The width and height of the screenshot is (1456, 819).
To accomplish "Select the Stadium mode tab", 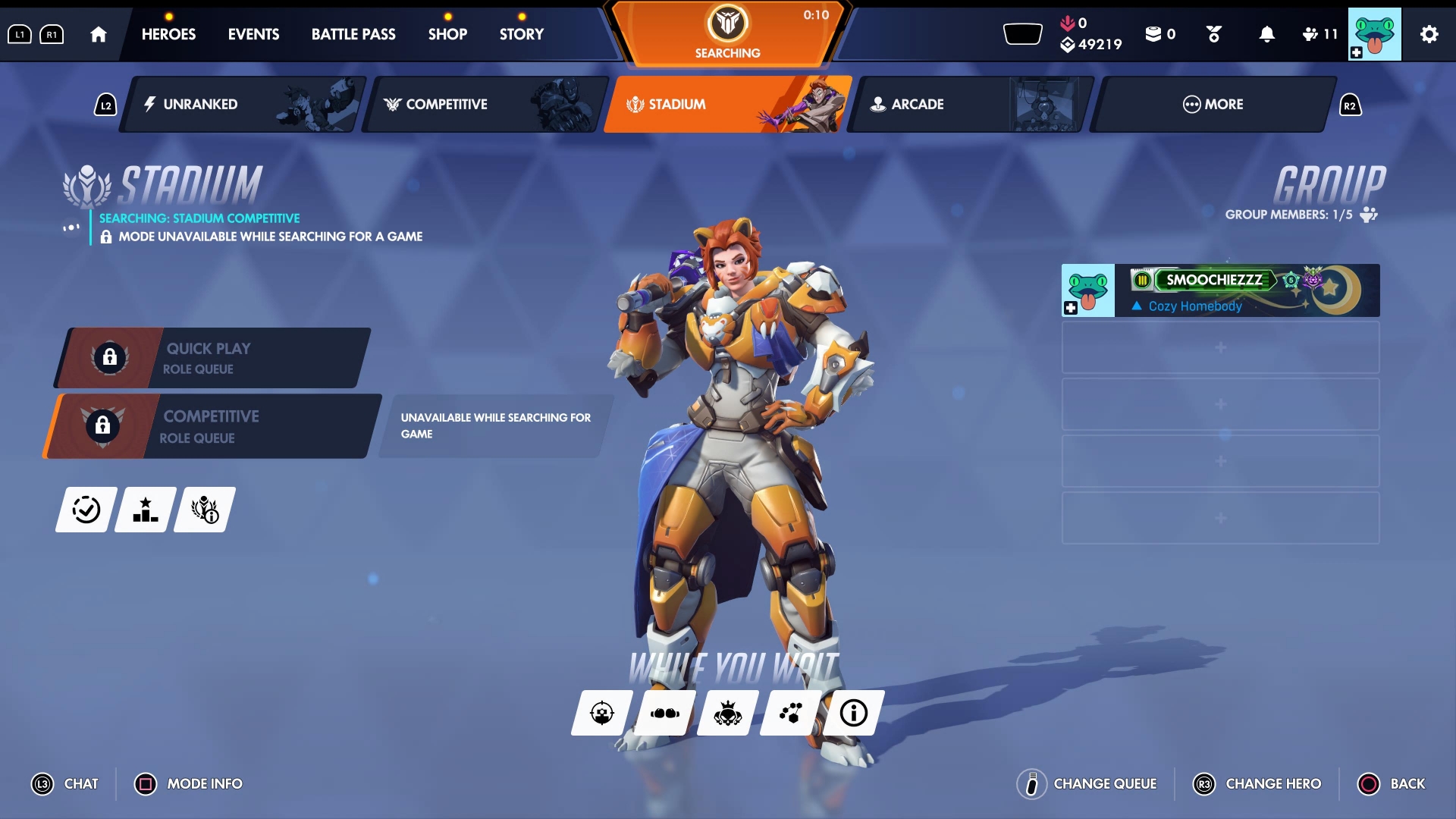I will pos(726,105).
